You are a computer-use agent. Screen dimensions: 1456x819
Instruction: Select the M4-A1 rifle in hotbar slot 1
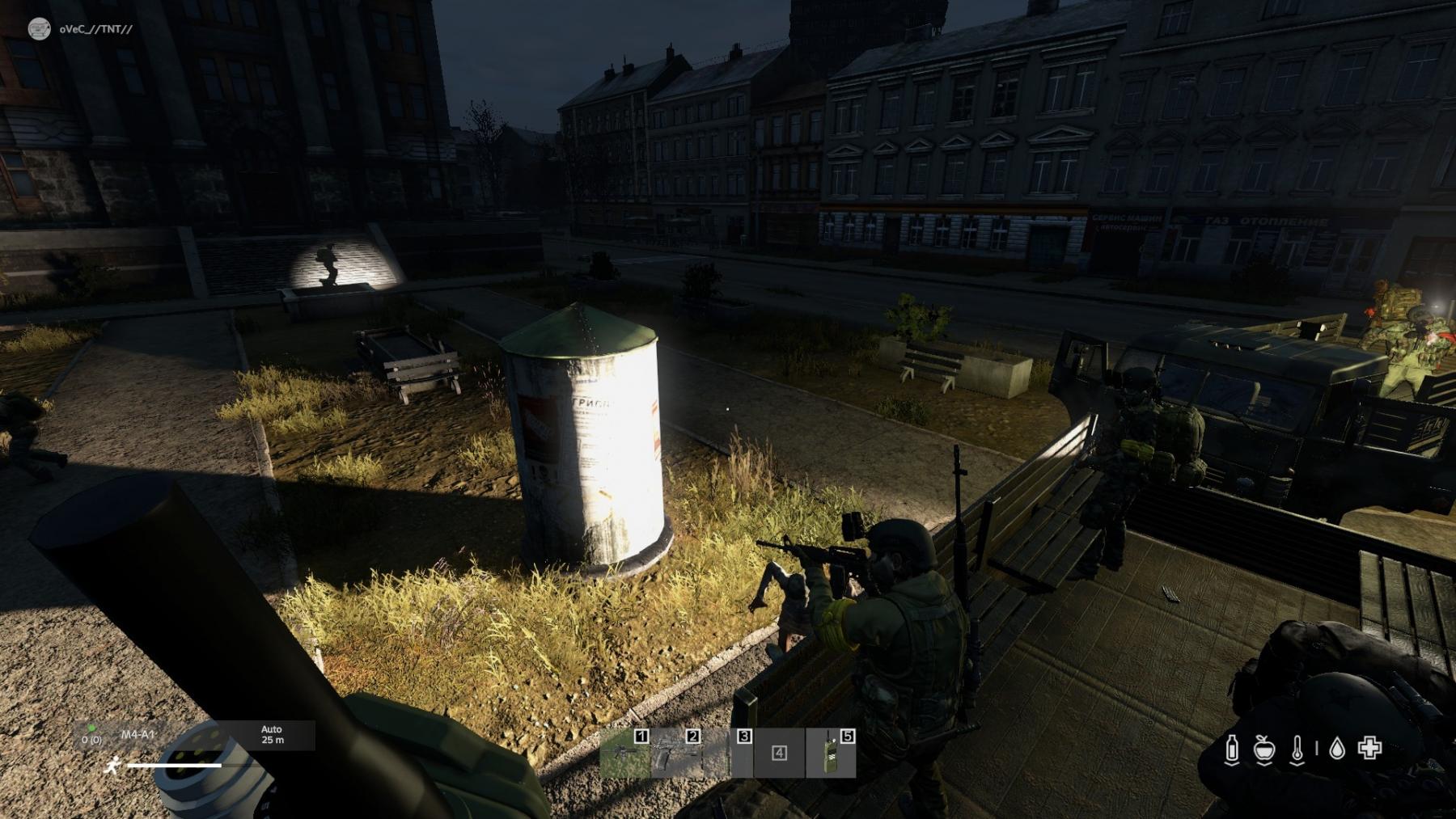coord(624,754)
